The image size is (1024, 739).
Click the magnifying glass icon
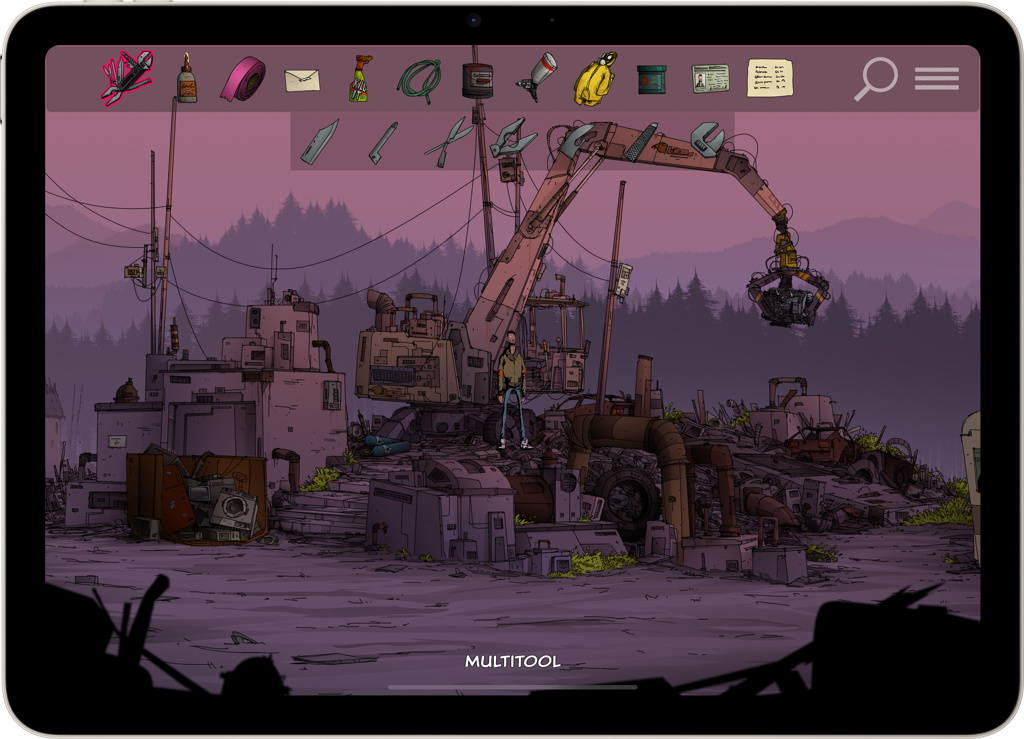(875, 79)
